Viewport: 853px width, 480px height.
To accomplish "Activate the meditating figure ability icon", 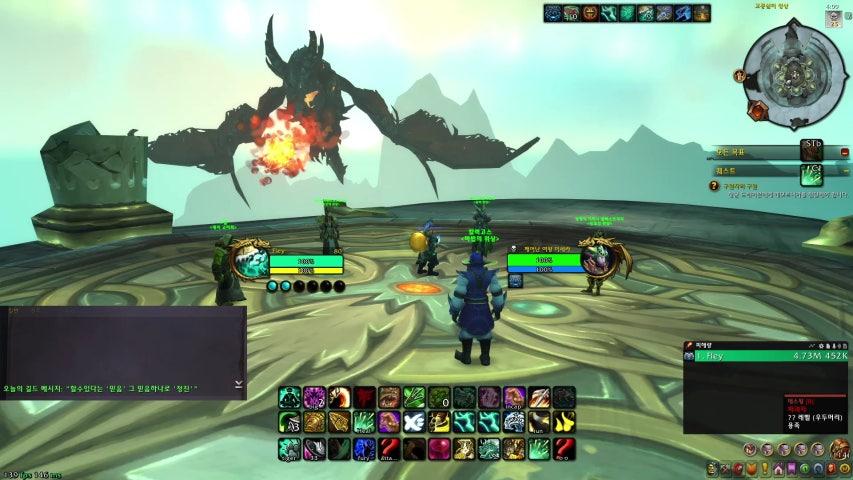I will pyautogui.click(x=290, y=397).
